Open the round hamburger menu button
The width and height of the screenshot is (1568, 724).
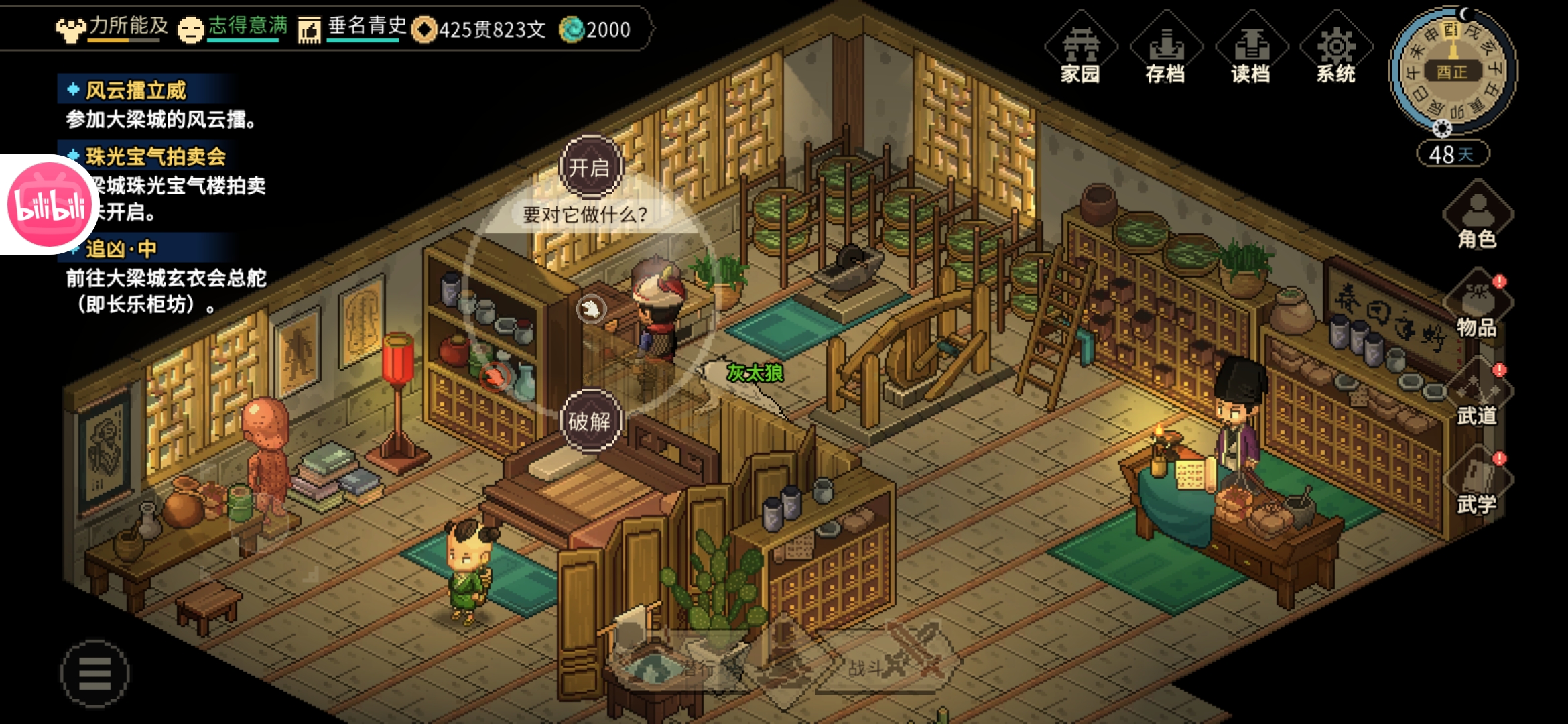point(94,672)
